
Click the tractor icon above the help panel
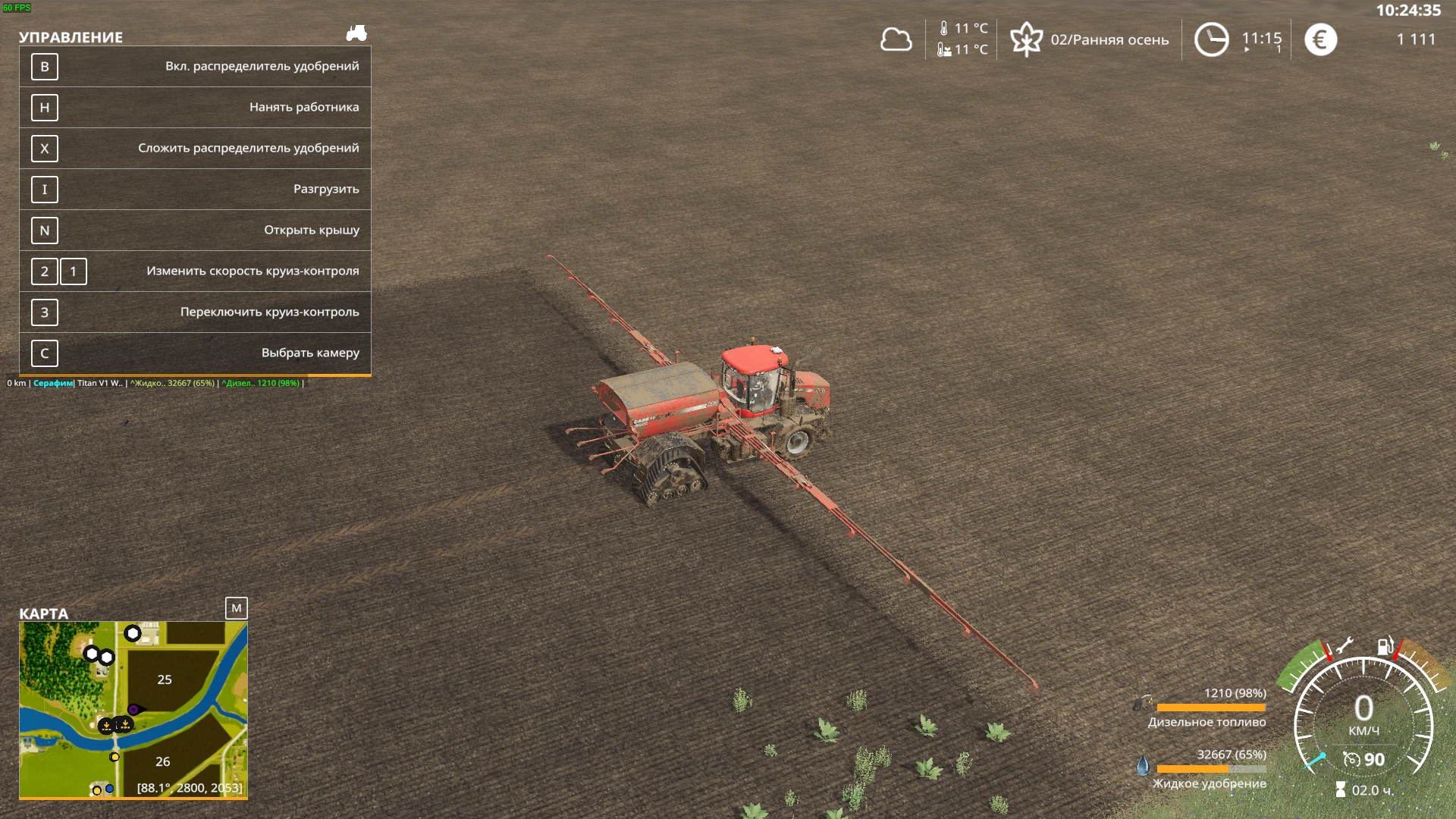(357, 33)
